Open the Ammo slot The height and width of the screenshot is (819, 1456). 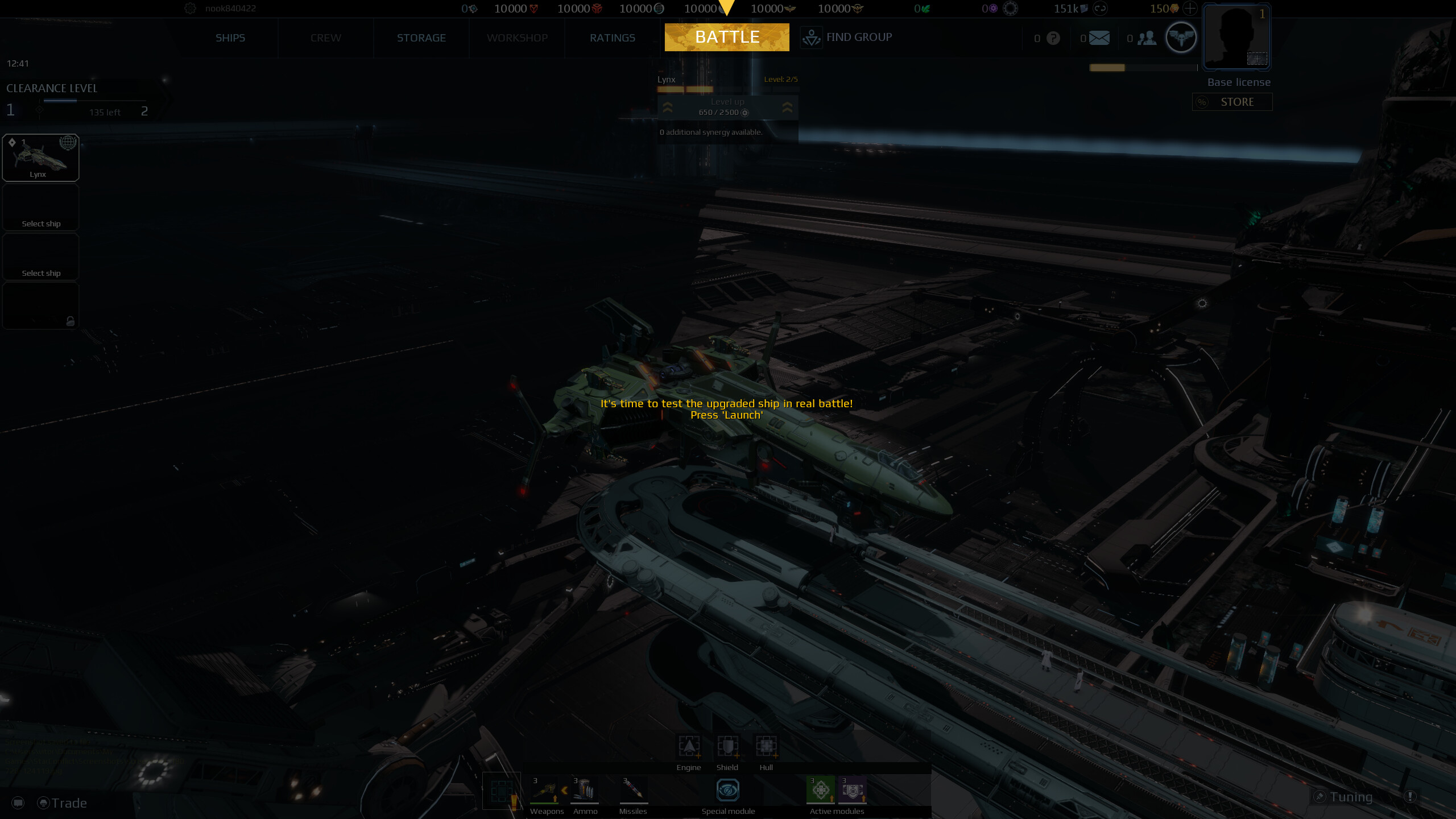click(x=585, y=791)
